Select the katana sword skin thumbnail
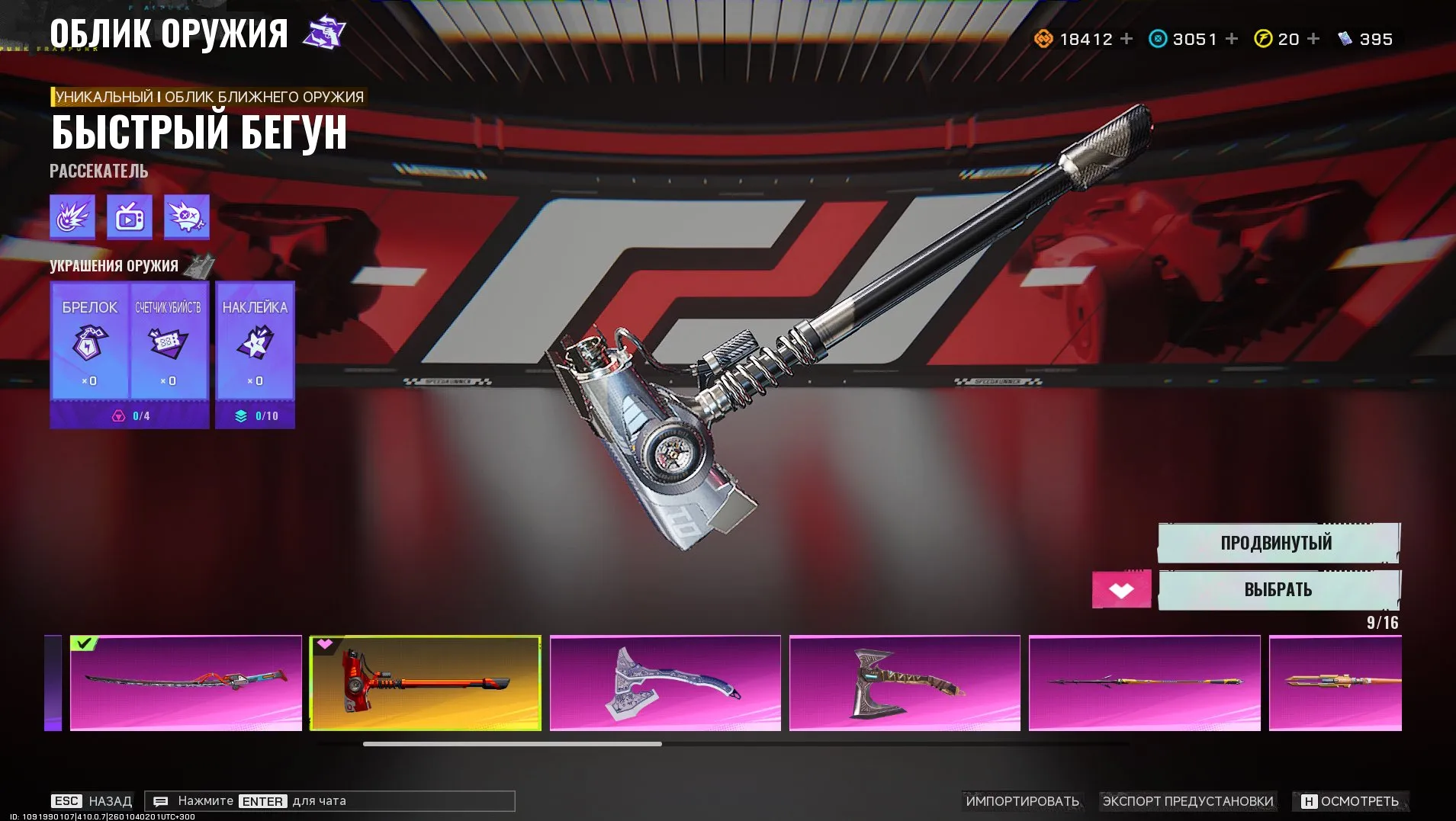 186,682
